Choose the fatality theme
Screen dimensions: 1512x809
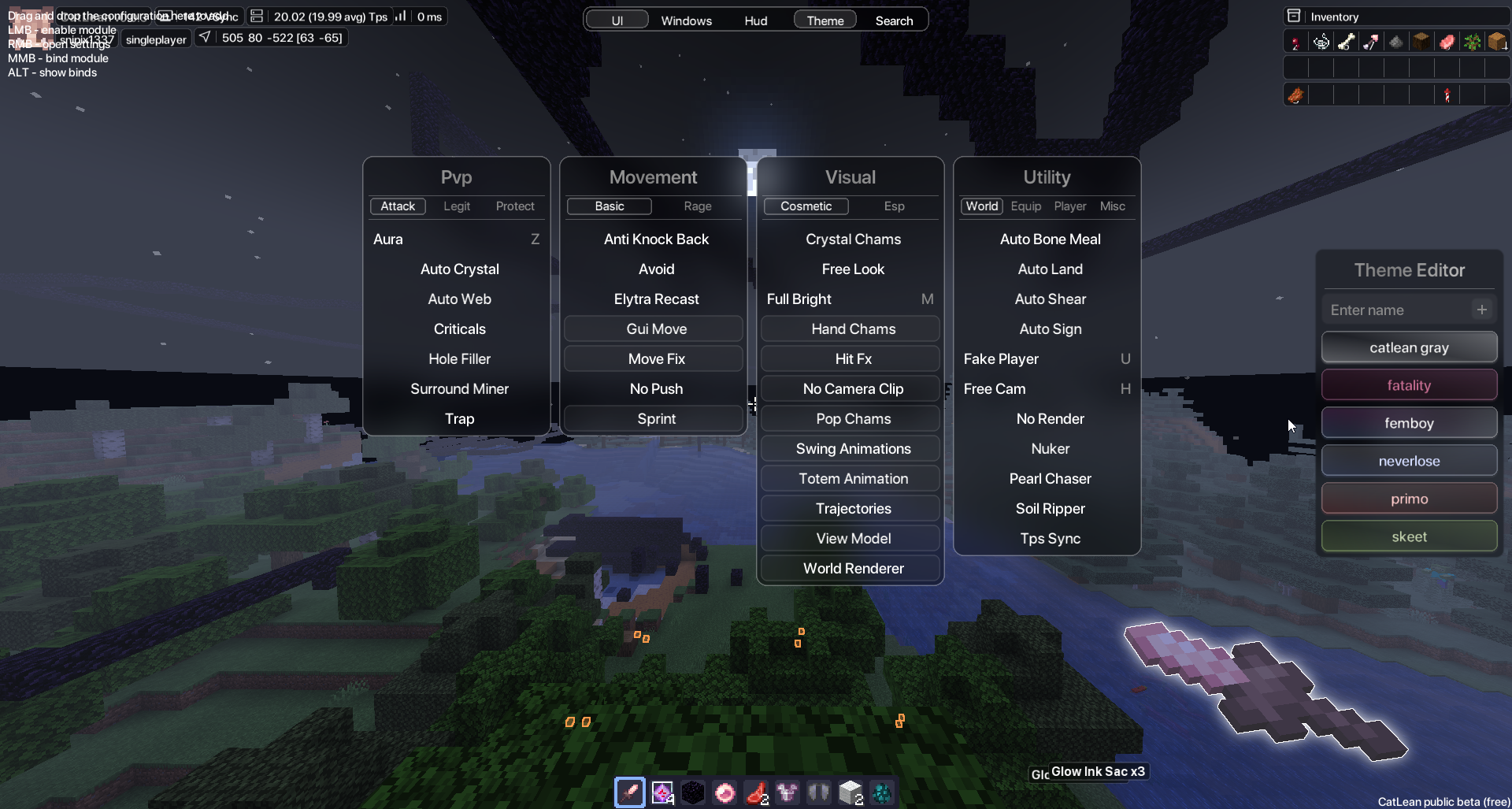pyautogui.click(x=1409, y=385)
